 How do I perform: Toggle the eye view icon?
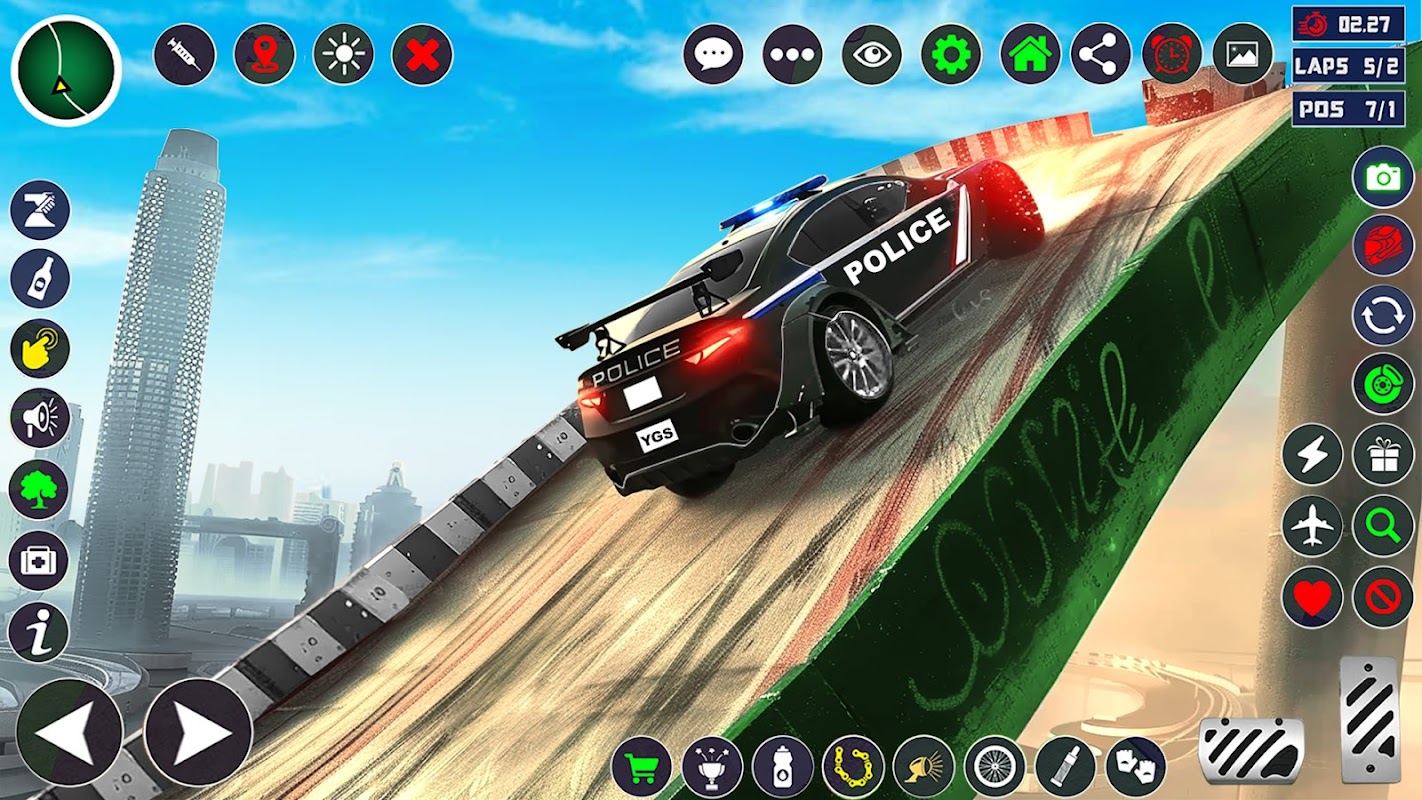872,54
